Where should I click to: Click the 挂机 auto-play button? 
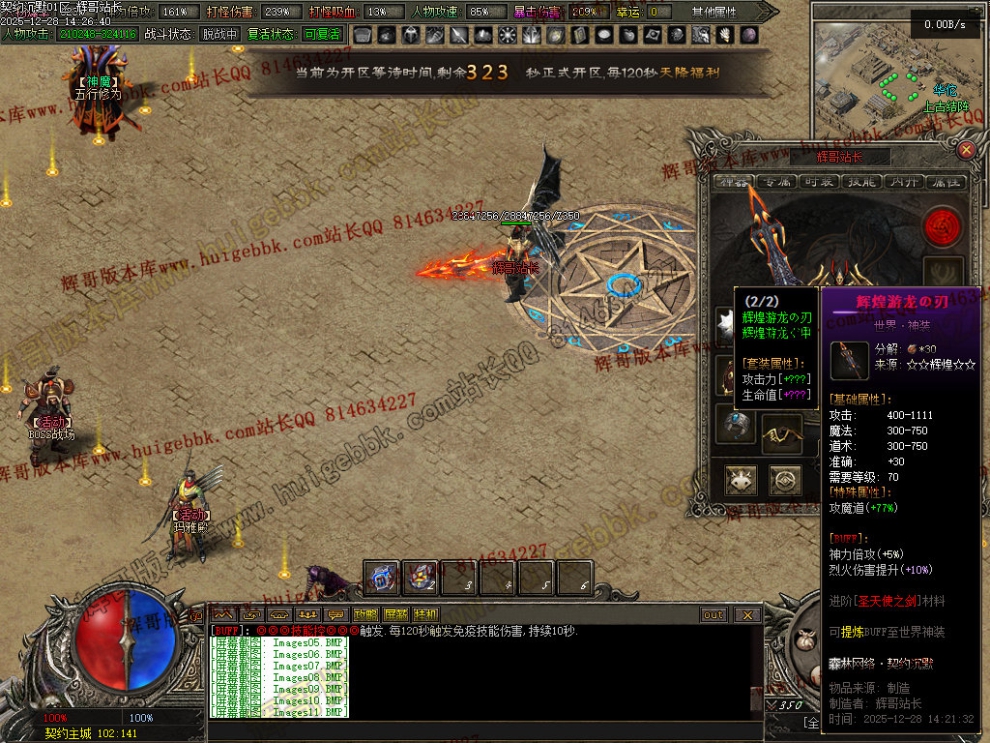pos(426,614)
